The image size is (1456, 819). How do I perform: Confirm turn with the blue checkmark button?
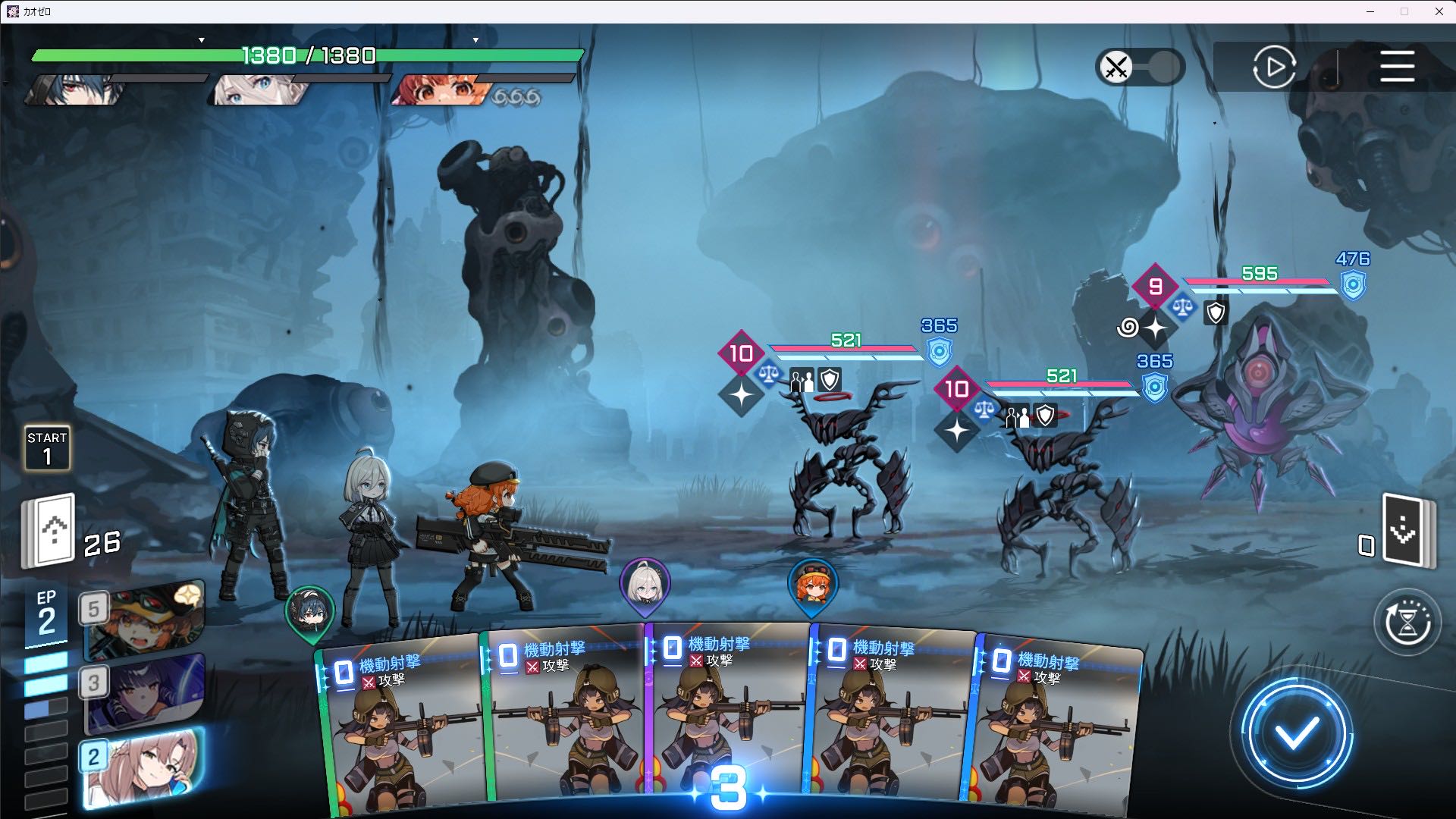[x=1296, y=733]
